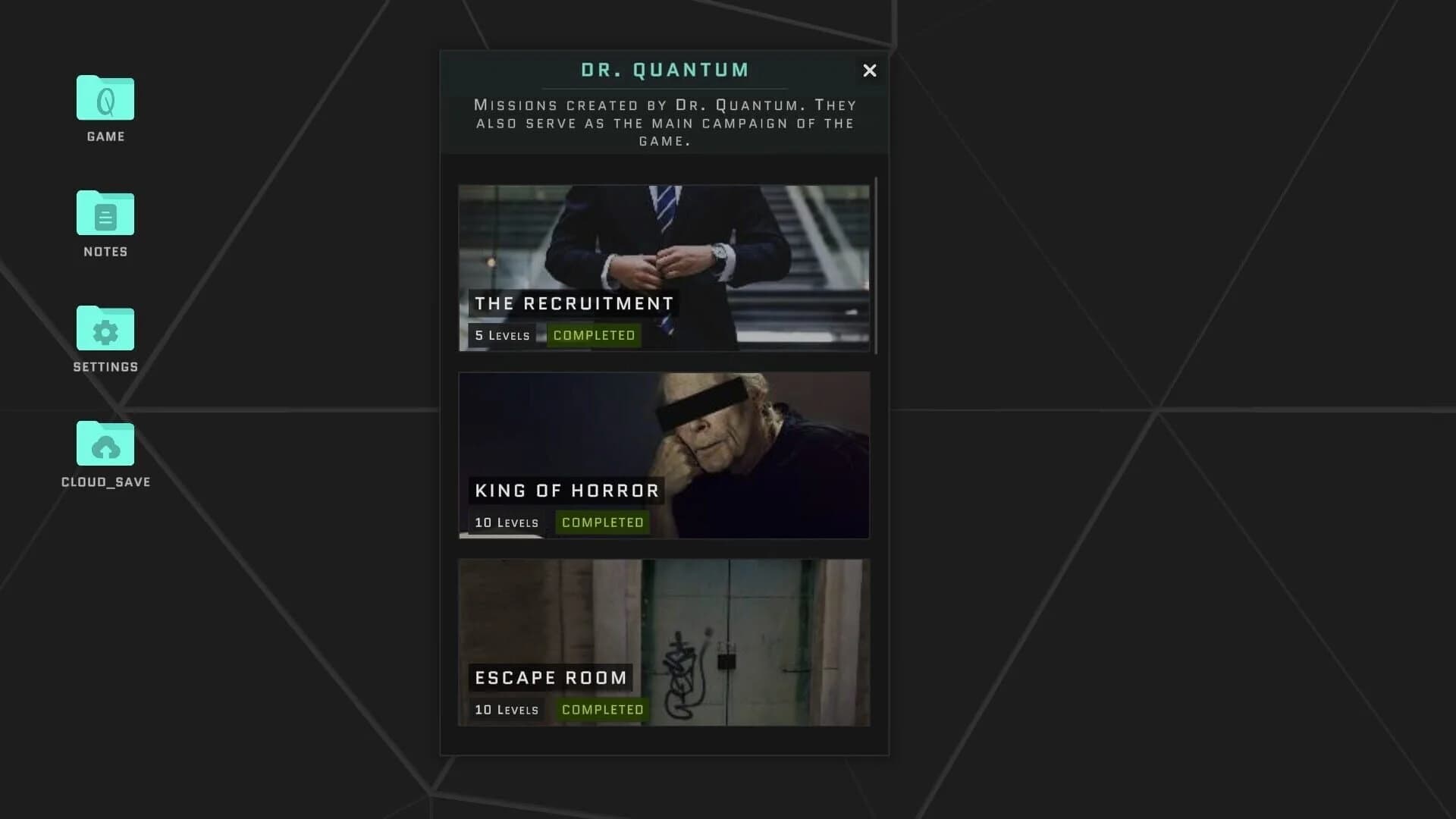
Task: Click the 5 LEVELS label on THE RECRUITMENT
Action: point(501,334)
